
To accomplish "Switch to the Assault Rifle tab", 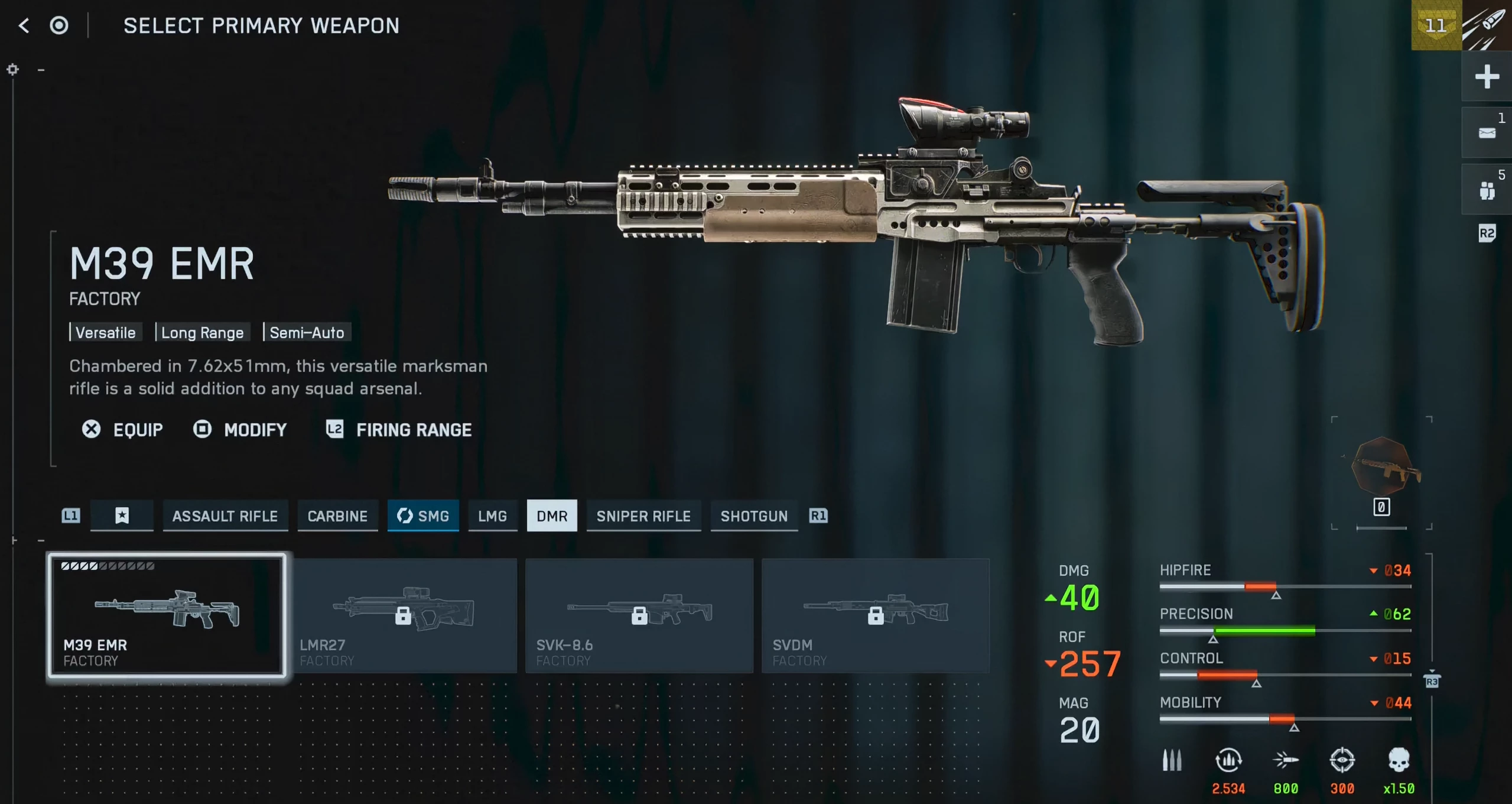I will [x=225, y=516].
